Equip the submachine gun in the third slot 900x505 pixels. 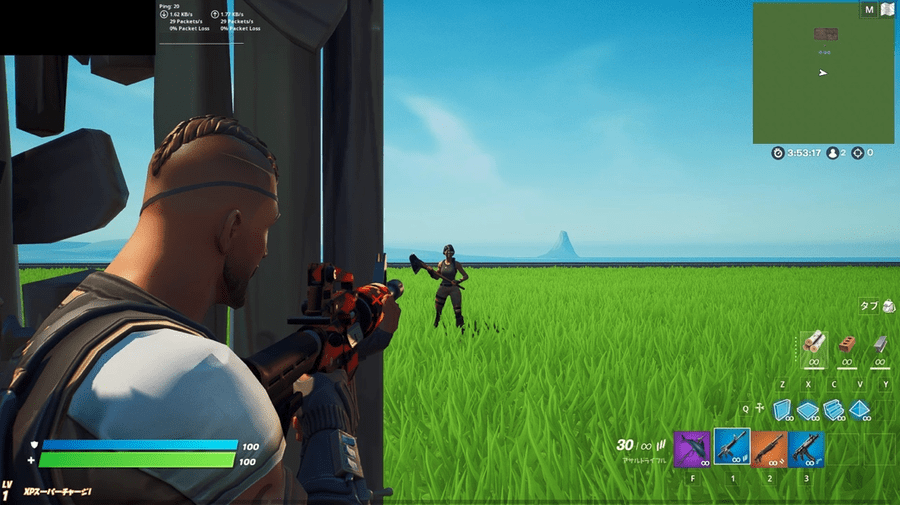(x=805, y=449)
